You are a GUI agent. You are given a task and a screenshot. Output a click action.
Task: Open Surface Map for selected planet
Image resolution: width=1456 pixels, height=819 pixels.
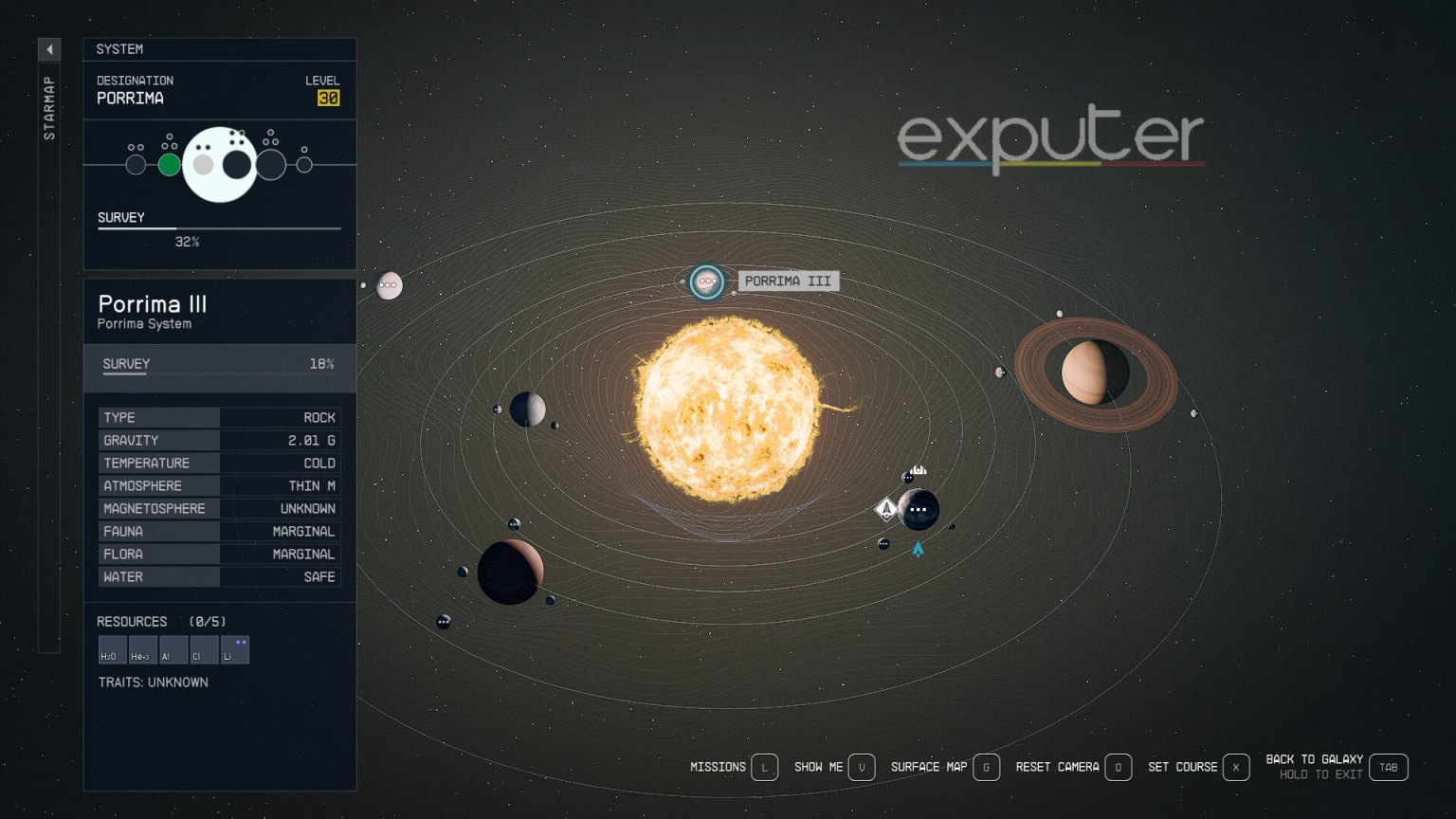click(987, 767)
